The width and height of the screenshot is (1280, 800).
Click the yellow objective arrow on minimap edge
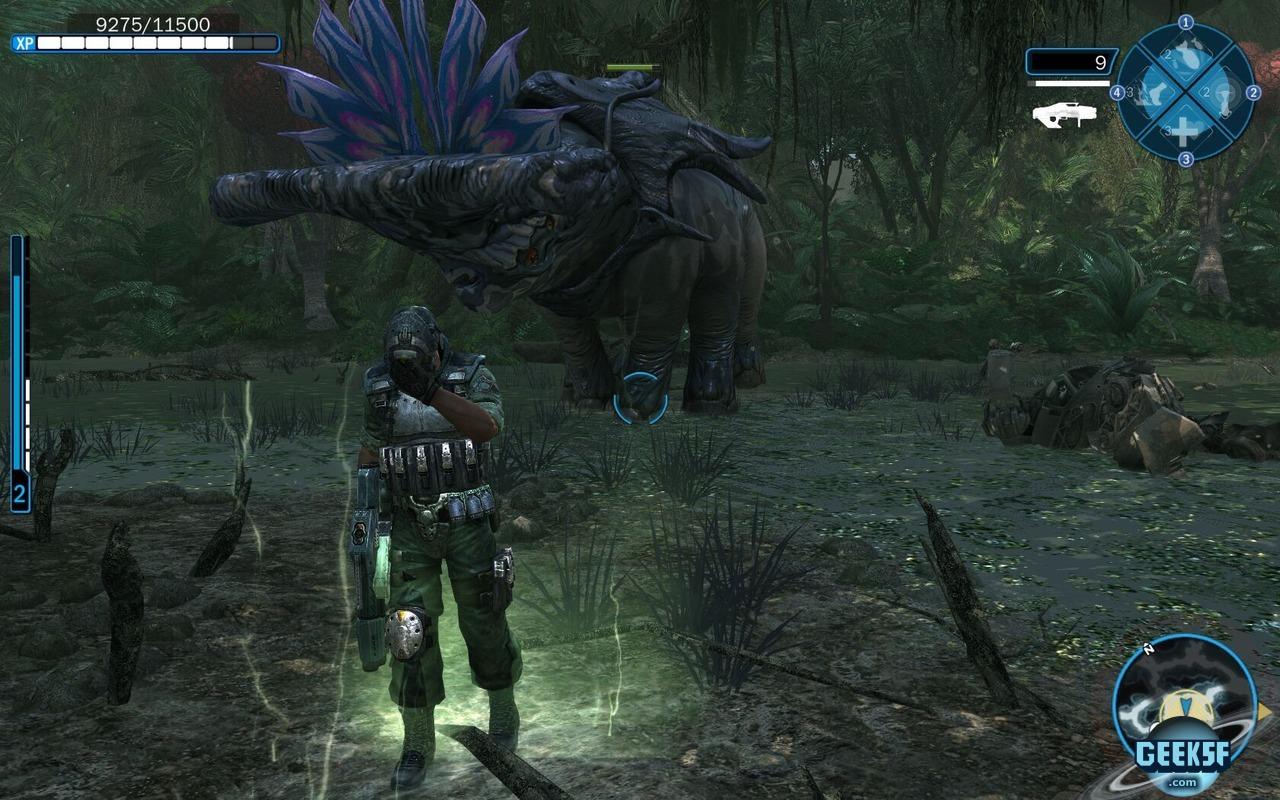tap(1263, 712)
